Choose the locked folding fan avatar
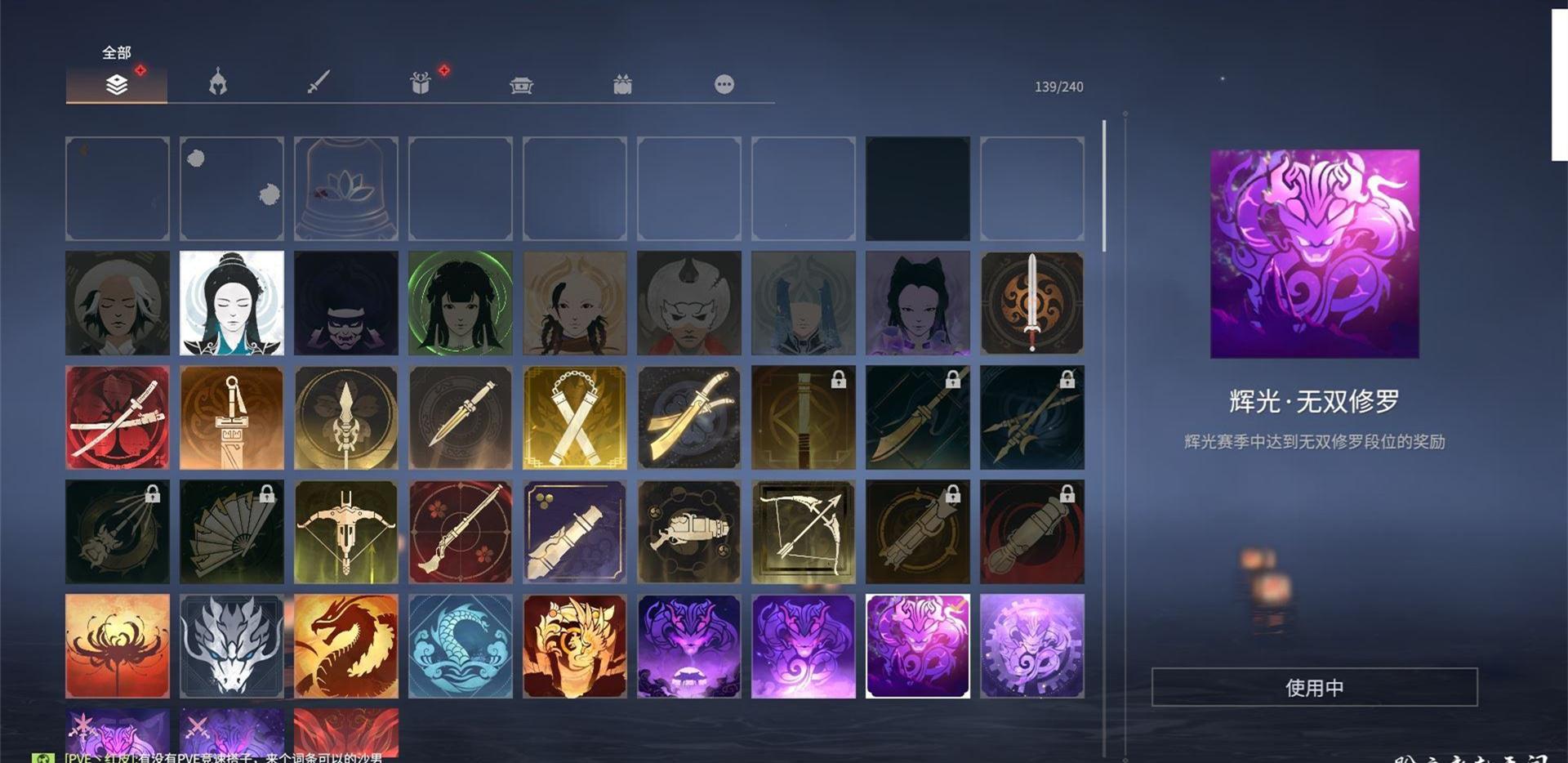 232,532
